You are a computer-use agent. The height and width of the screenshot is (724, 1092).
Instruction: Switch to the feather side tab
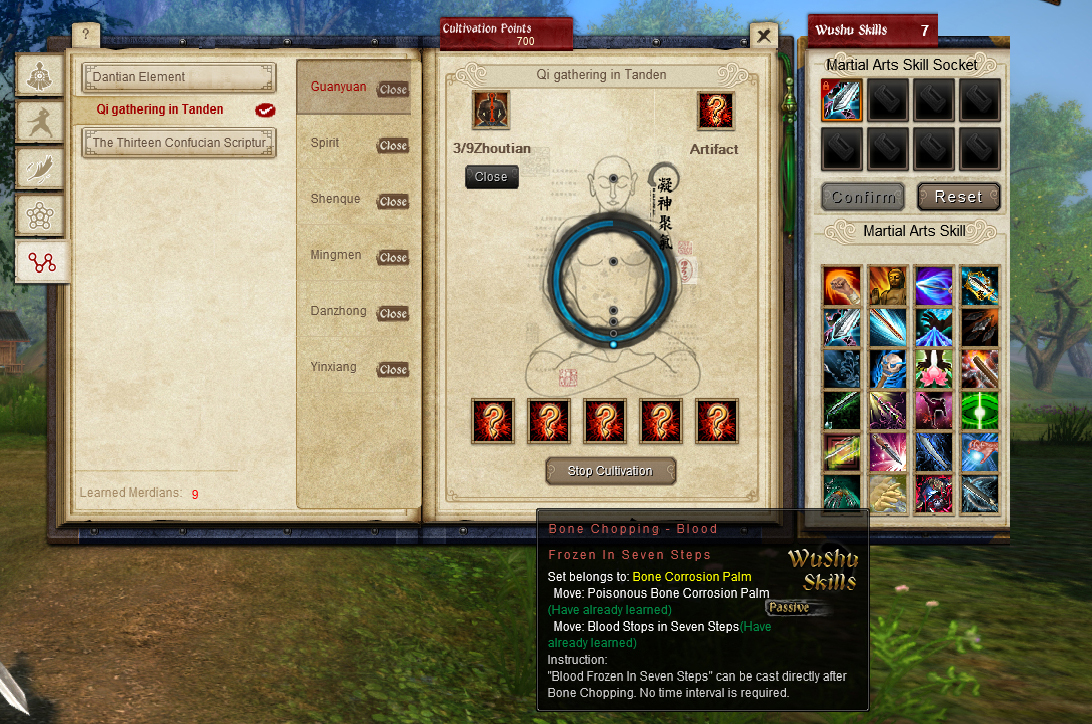42,169
